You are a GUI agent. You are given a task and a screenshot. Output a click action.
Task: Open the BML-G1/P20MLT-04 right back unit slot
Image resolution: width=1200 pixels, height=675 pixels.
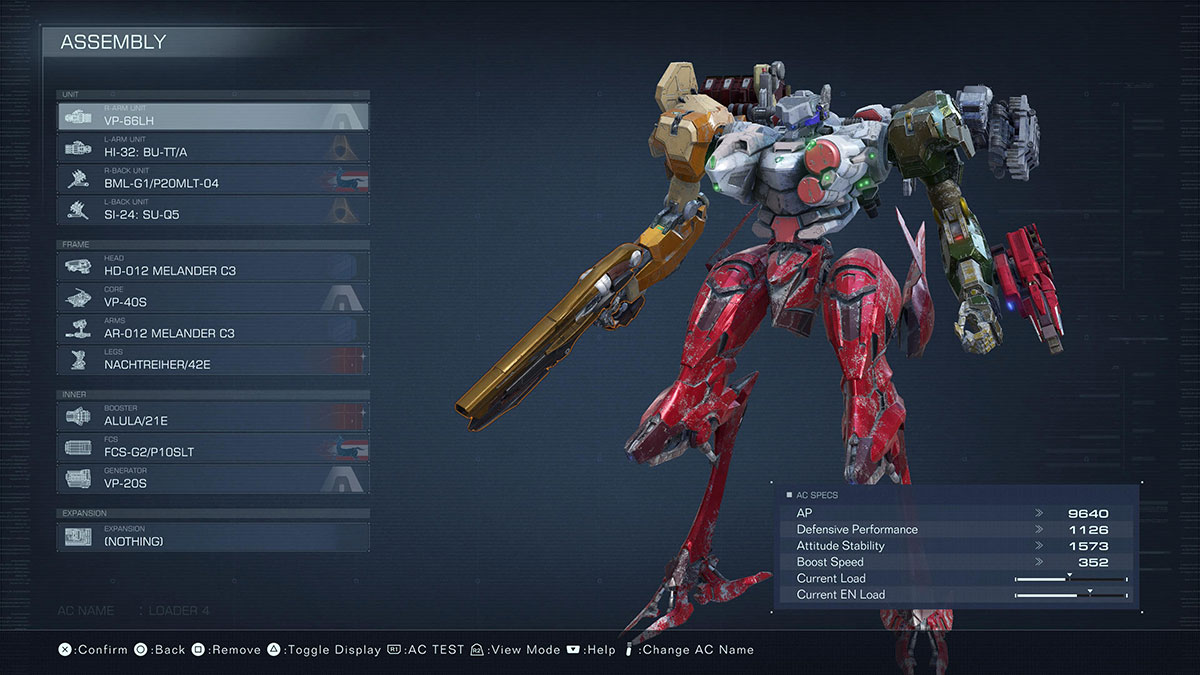point(213,179)
